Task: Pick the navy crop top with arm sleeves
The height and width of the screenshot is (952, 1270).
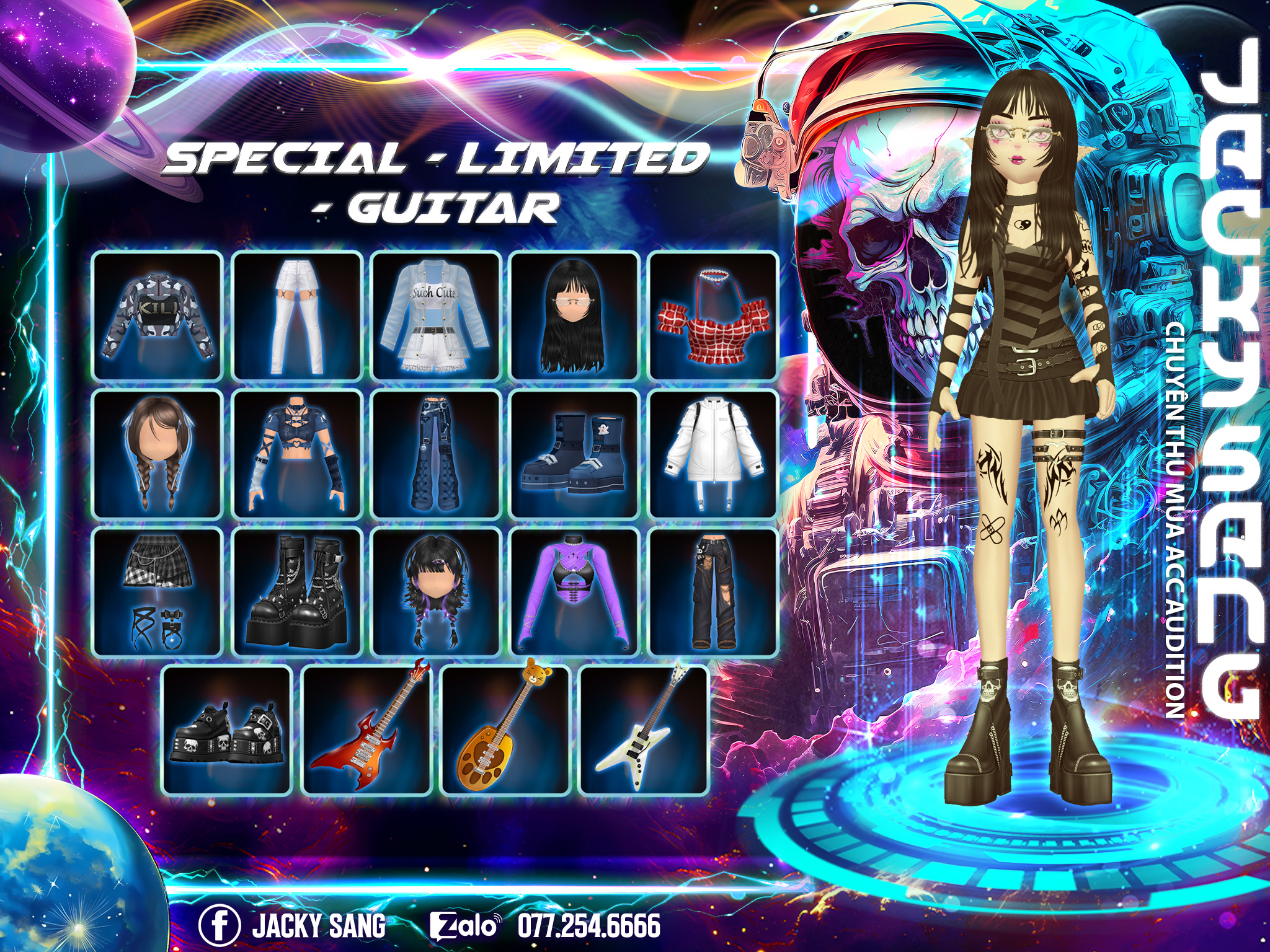Action: point(297,454)
